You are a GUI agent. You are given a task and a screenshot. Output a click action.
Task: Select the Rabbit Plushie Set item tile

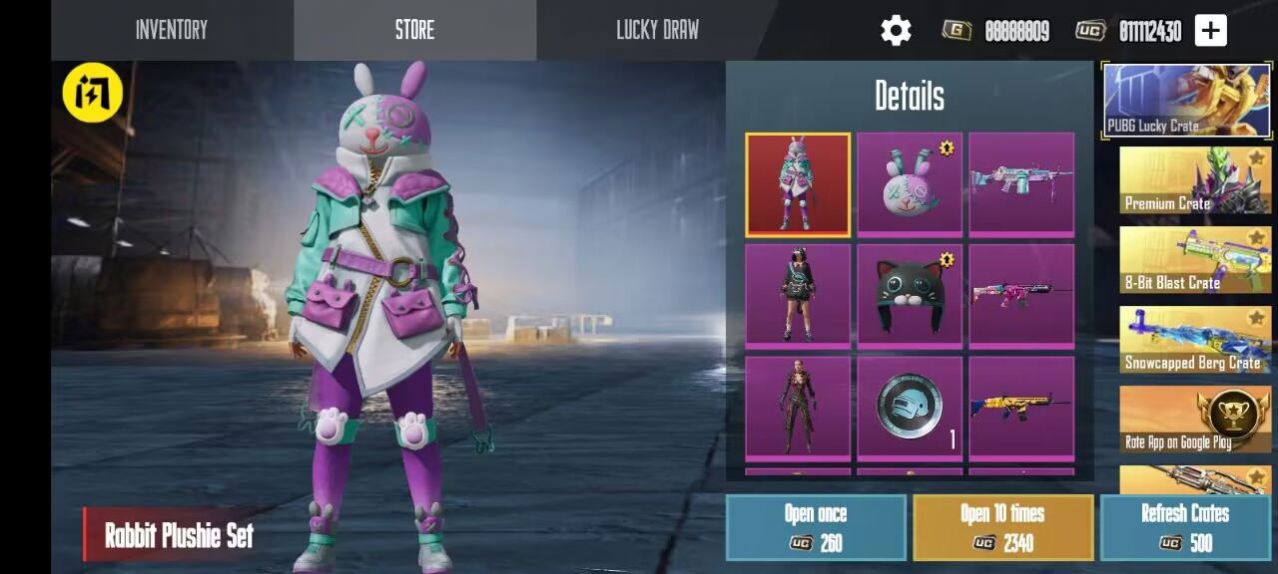[797, 184]
